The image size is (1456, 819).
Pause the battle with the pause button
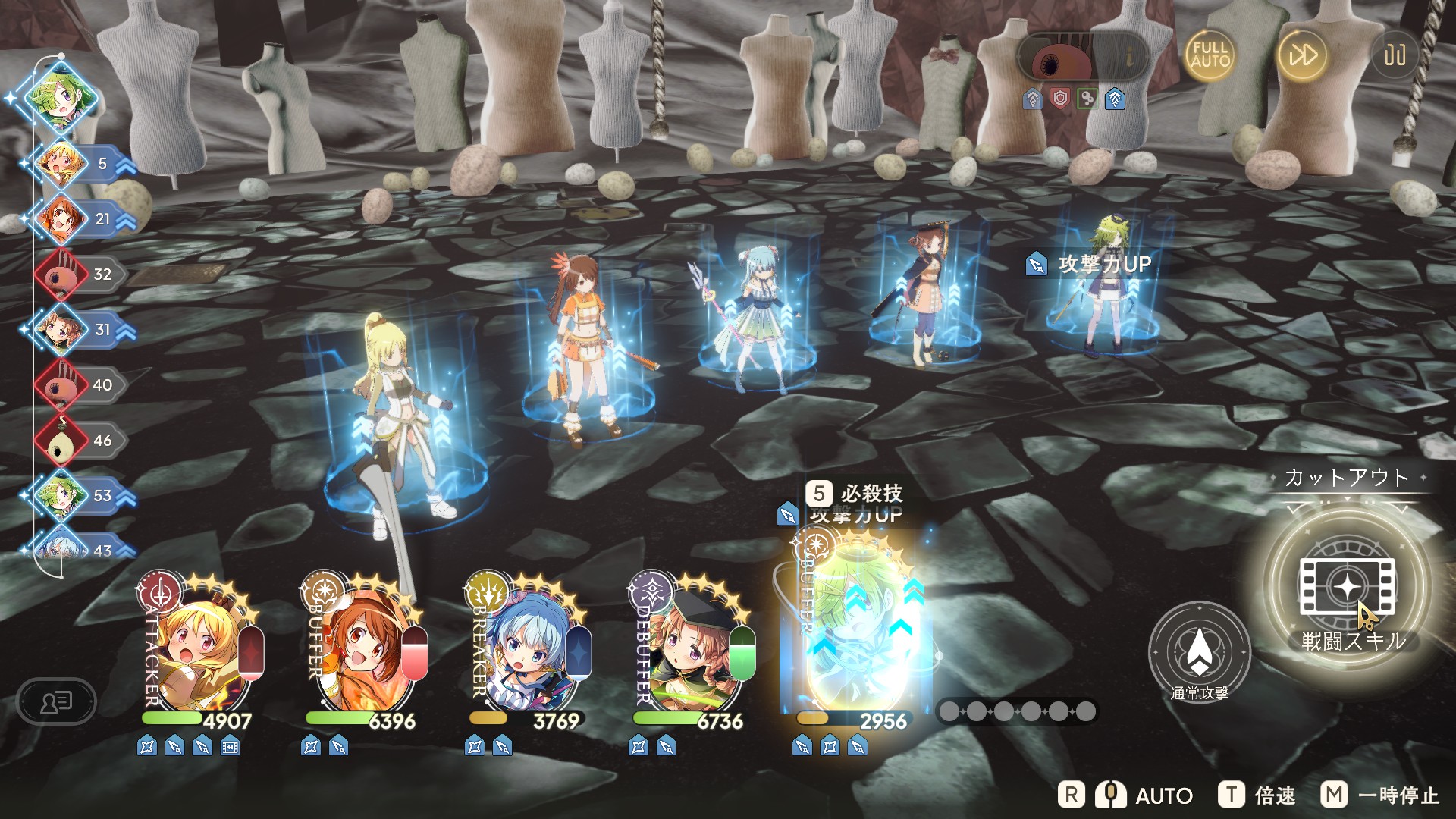(x=1395, y=55)
